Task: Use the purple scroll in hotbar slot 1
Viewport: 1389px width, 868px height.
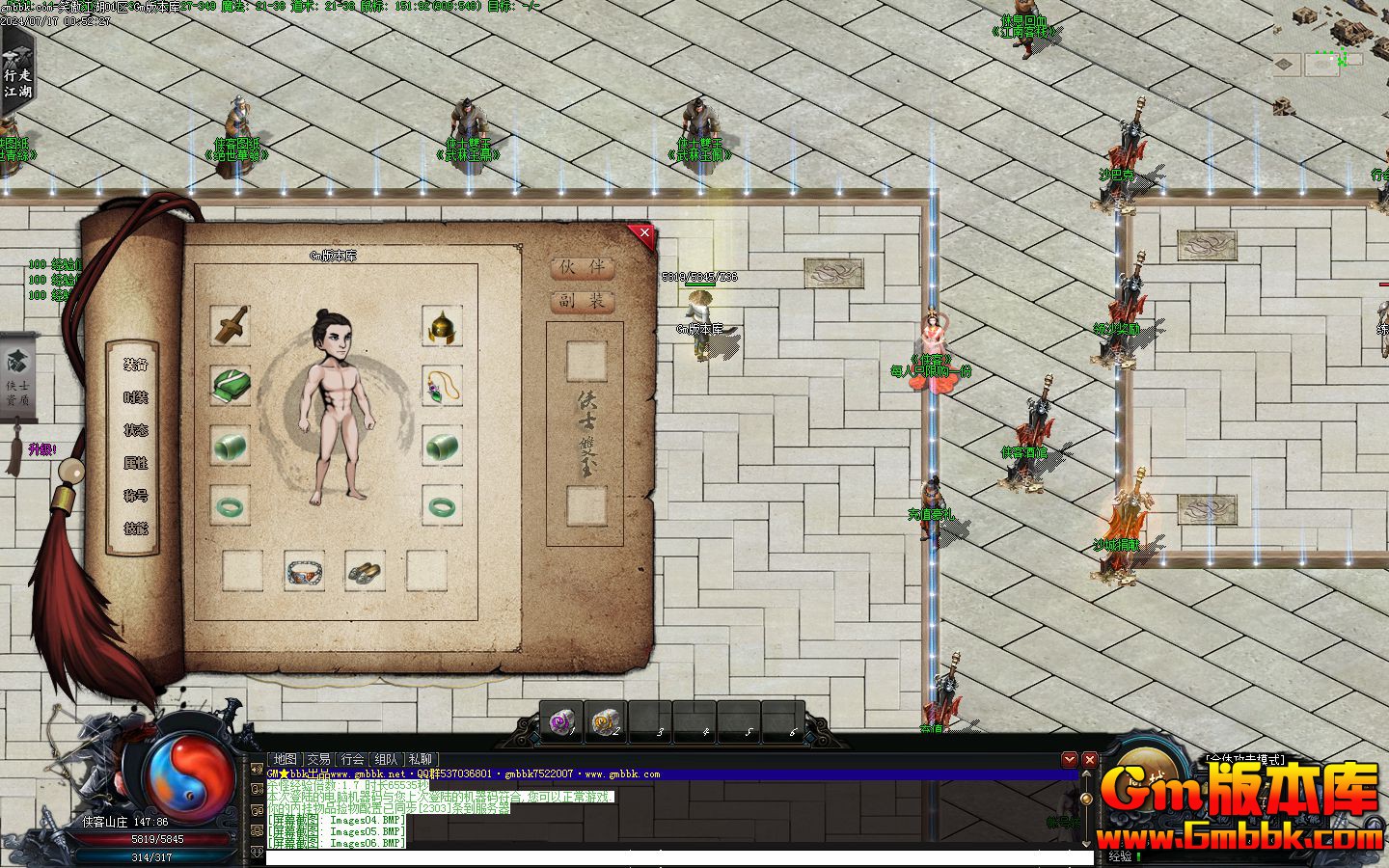Action: click(x=560, y=720)
